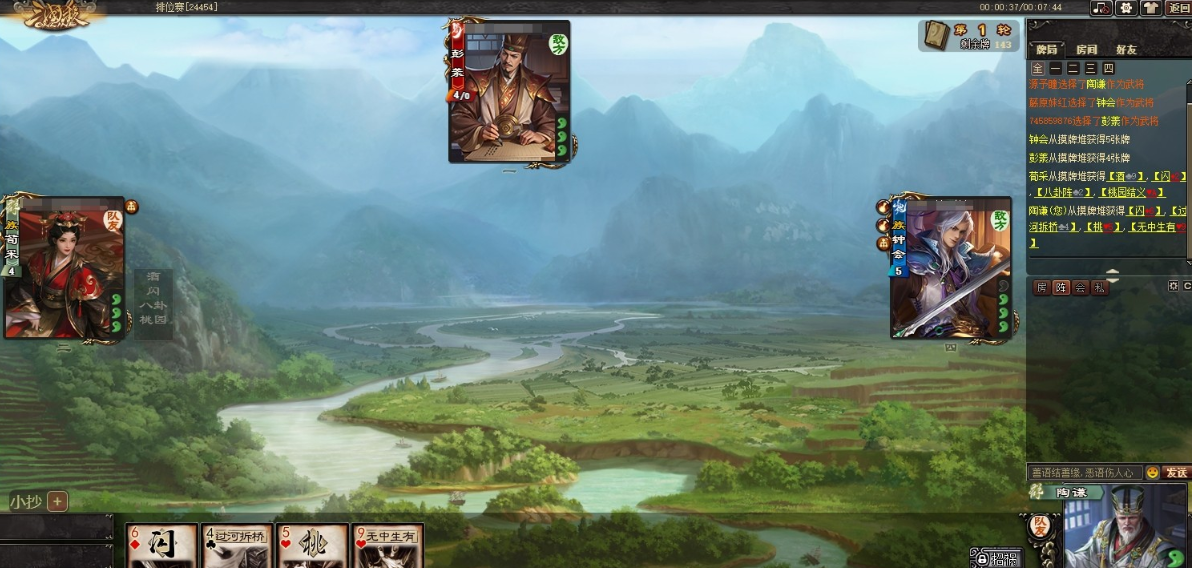Viewport: 1192px width, 568px height.
Task: Open the 好友 friends tab
Action: point(1126,49)
